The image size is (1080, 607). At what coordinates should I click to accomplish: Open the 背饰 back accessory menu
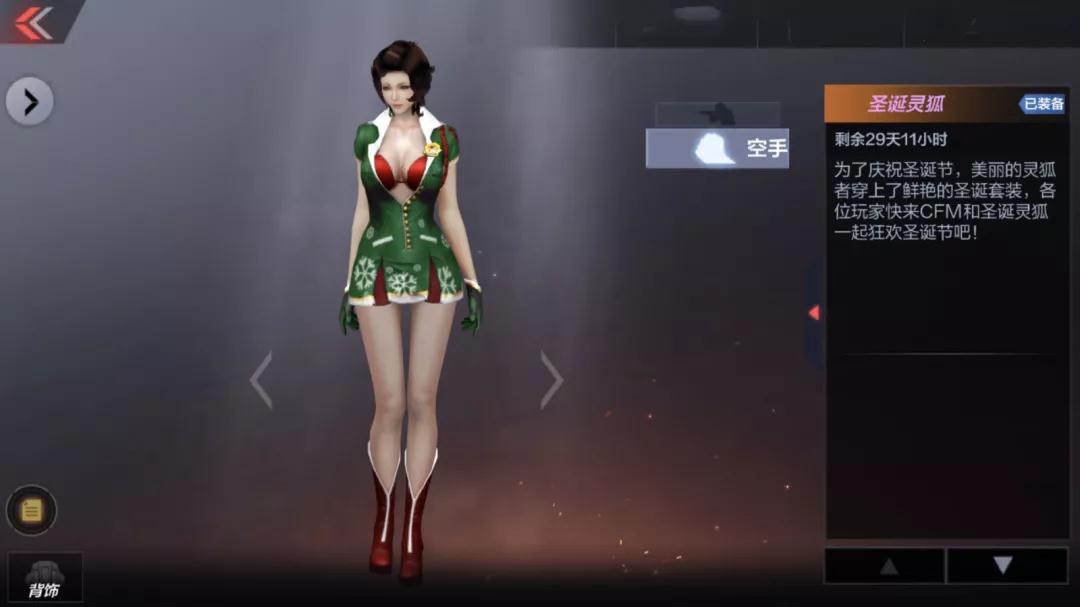[x=45, y=578]
